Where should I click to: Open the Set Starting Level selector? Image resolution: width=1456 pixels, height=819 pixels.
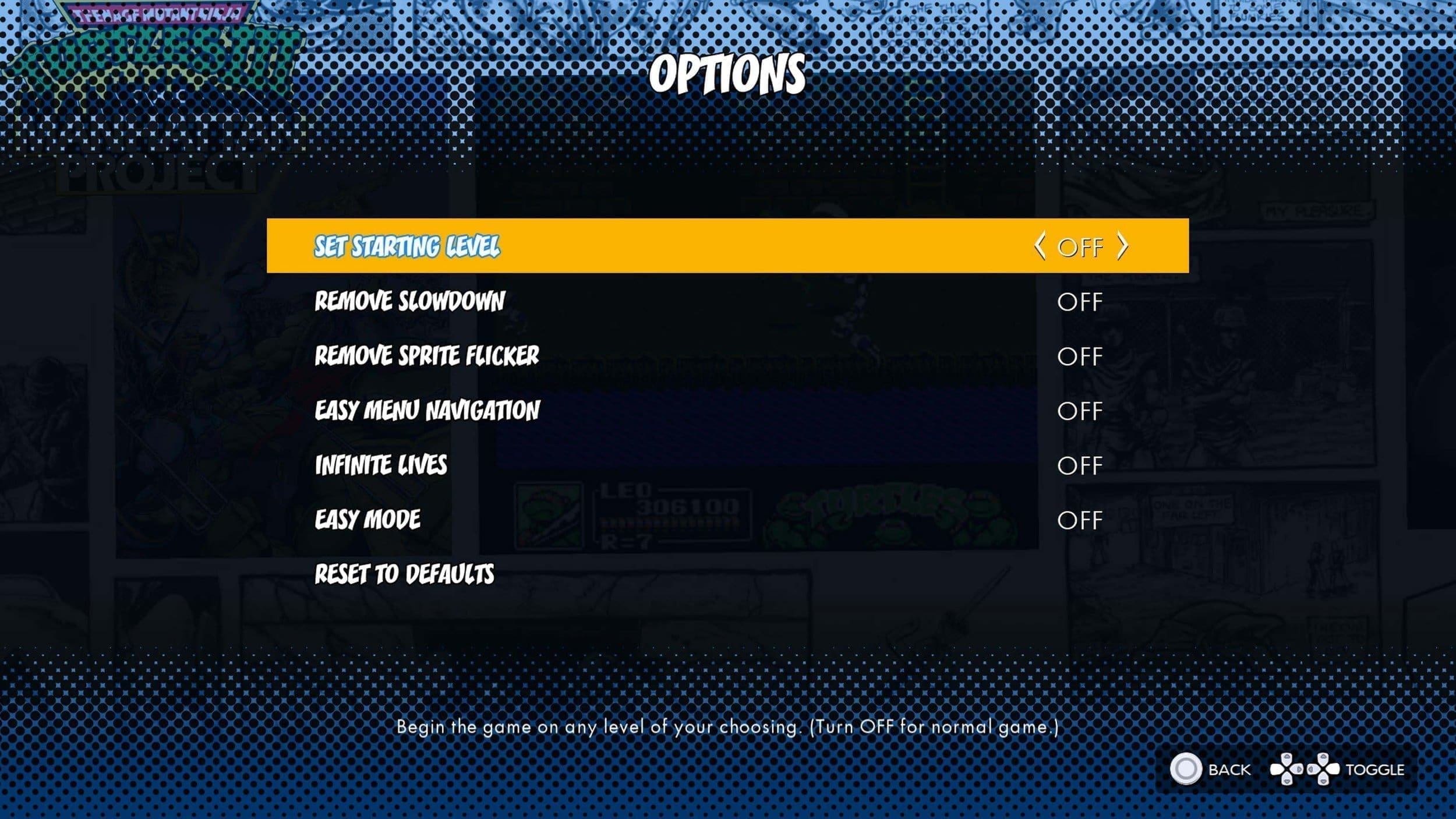click(406, 247)
